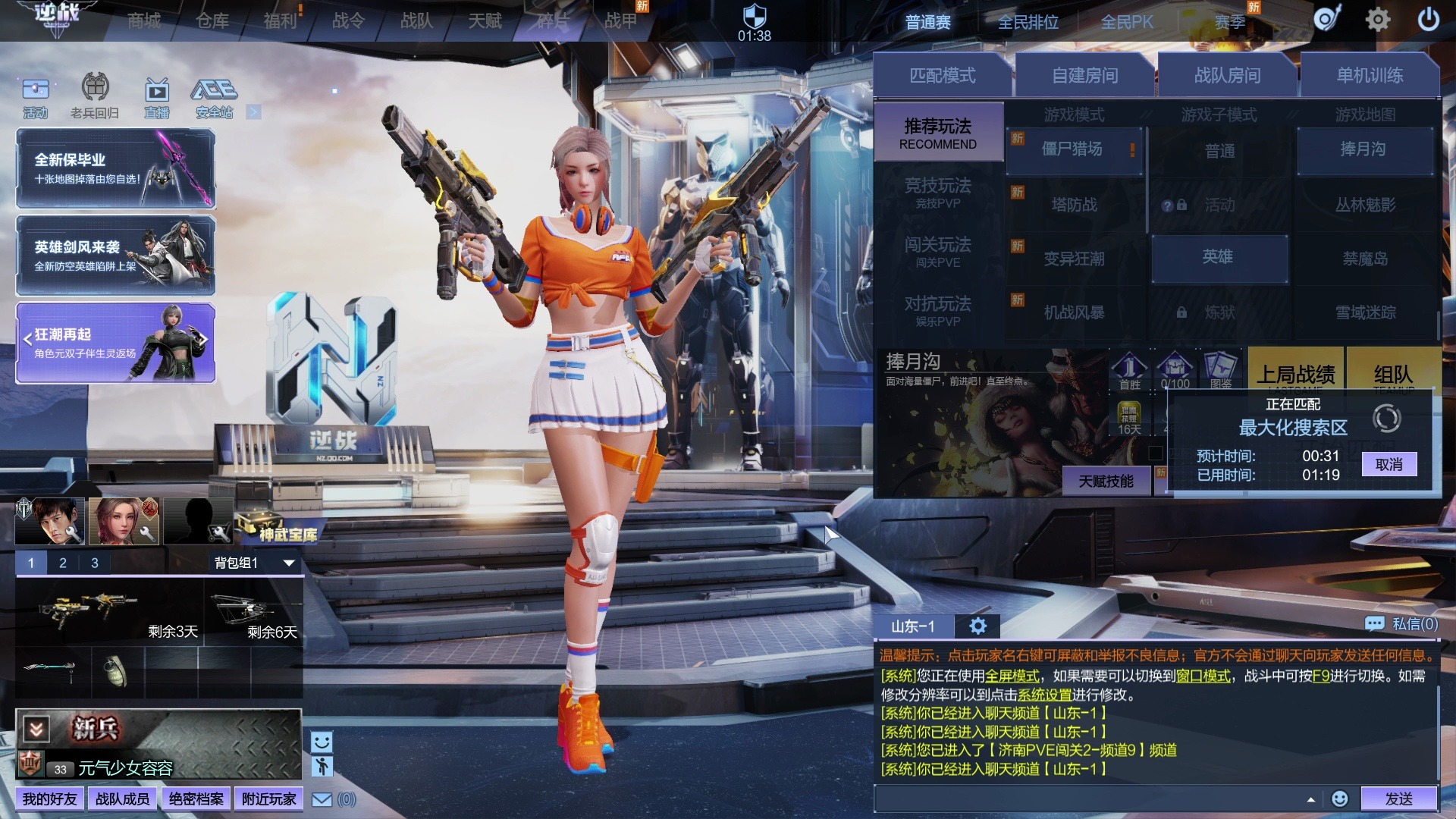Open the 直播 live stream icon
Screen dimensions: 1456x819
tap(157, 99)
